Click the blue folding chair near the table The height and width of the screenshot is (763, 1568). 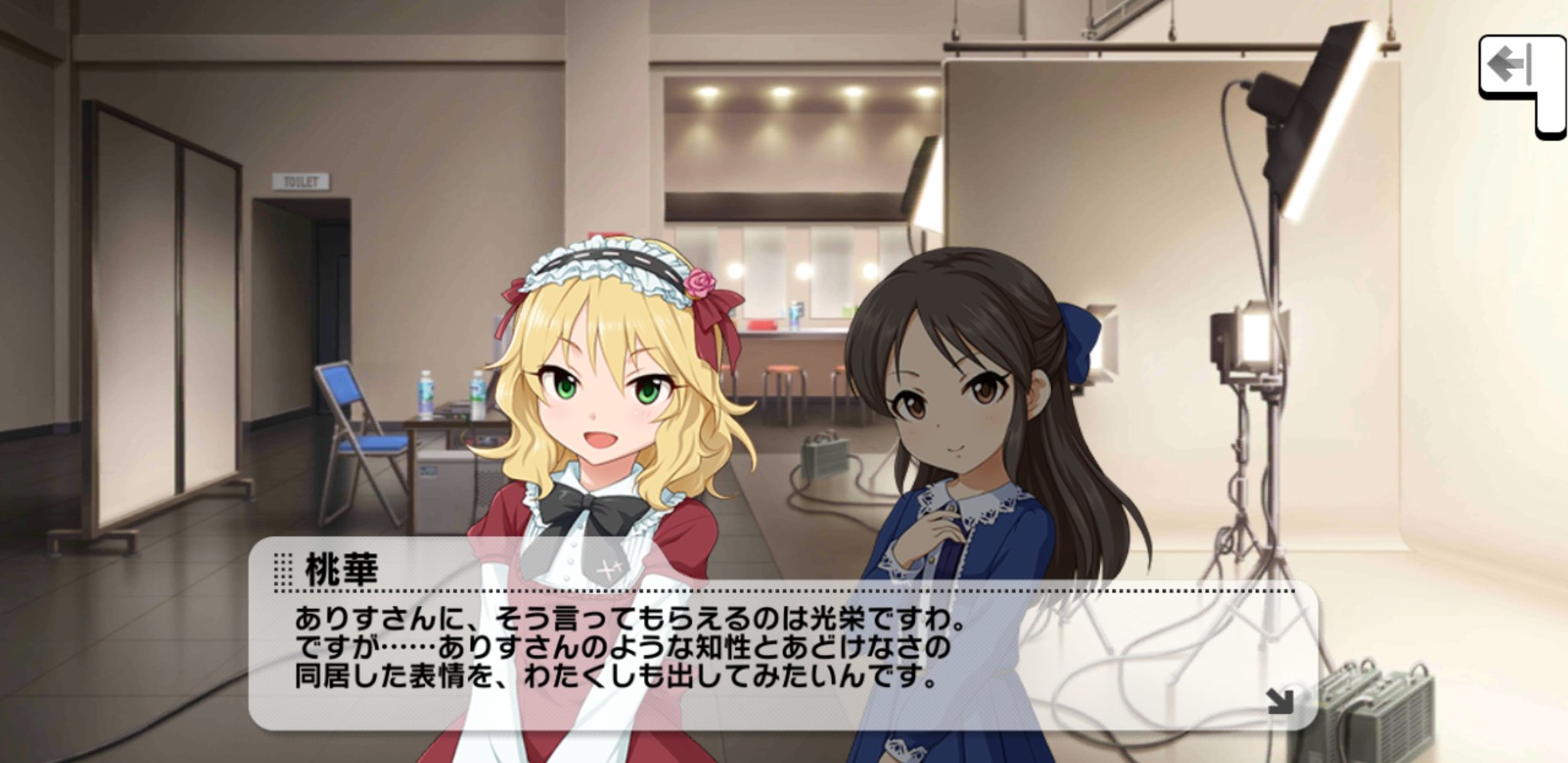coord(367,437)
